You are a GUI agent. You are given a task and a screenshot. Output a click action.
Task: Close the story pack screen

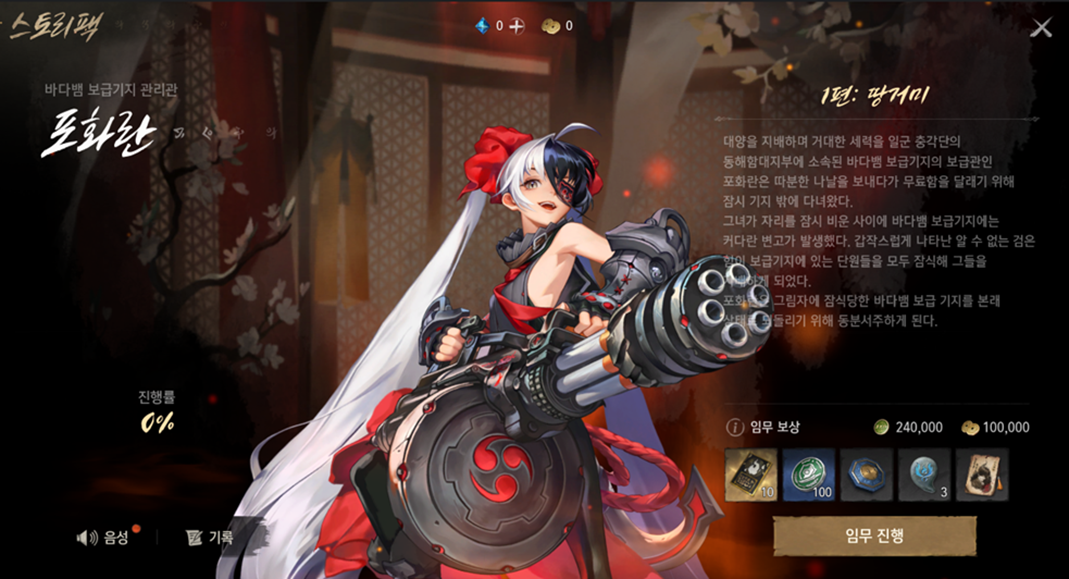1041,28
